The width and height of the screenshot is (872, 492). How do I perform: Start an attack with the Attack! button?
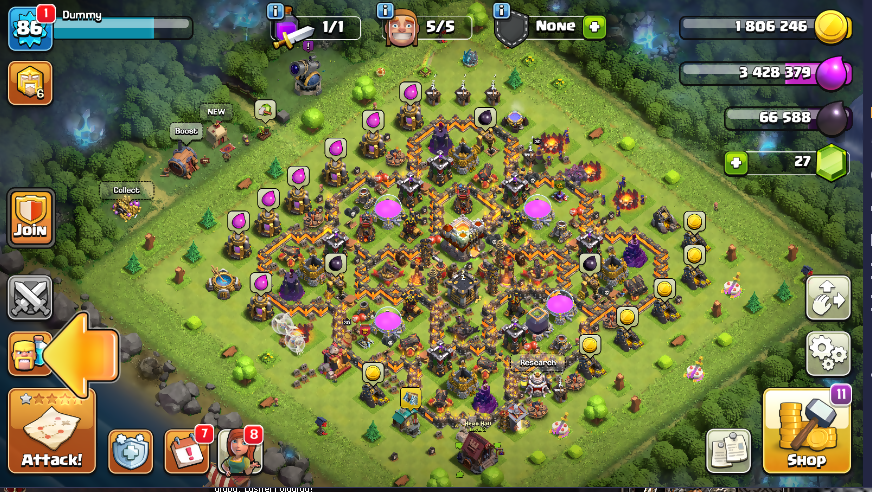51,430
